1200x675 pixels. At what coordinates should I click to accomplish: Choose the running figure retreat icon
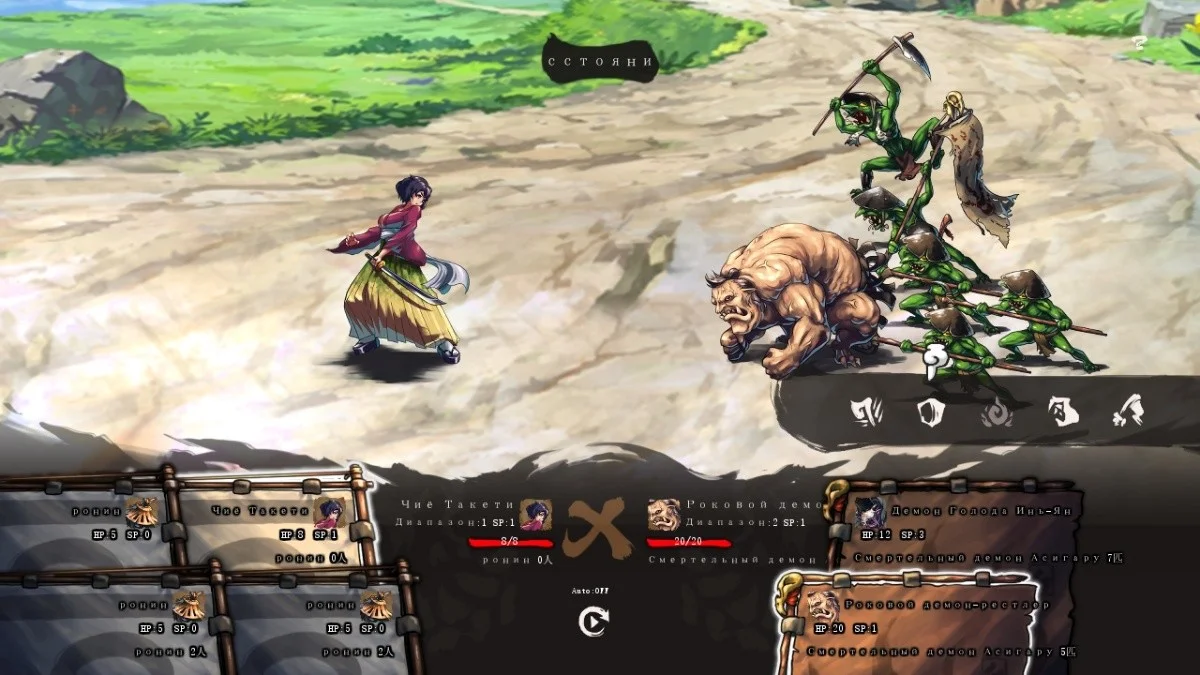(1129, 411)
